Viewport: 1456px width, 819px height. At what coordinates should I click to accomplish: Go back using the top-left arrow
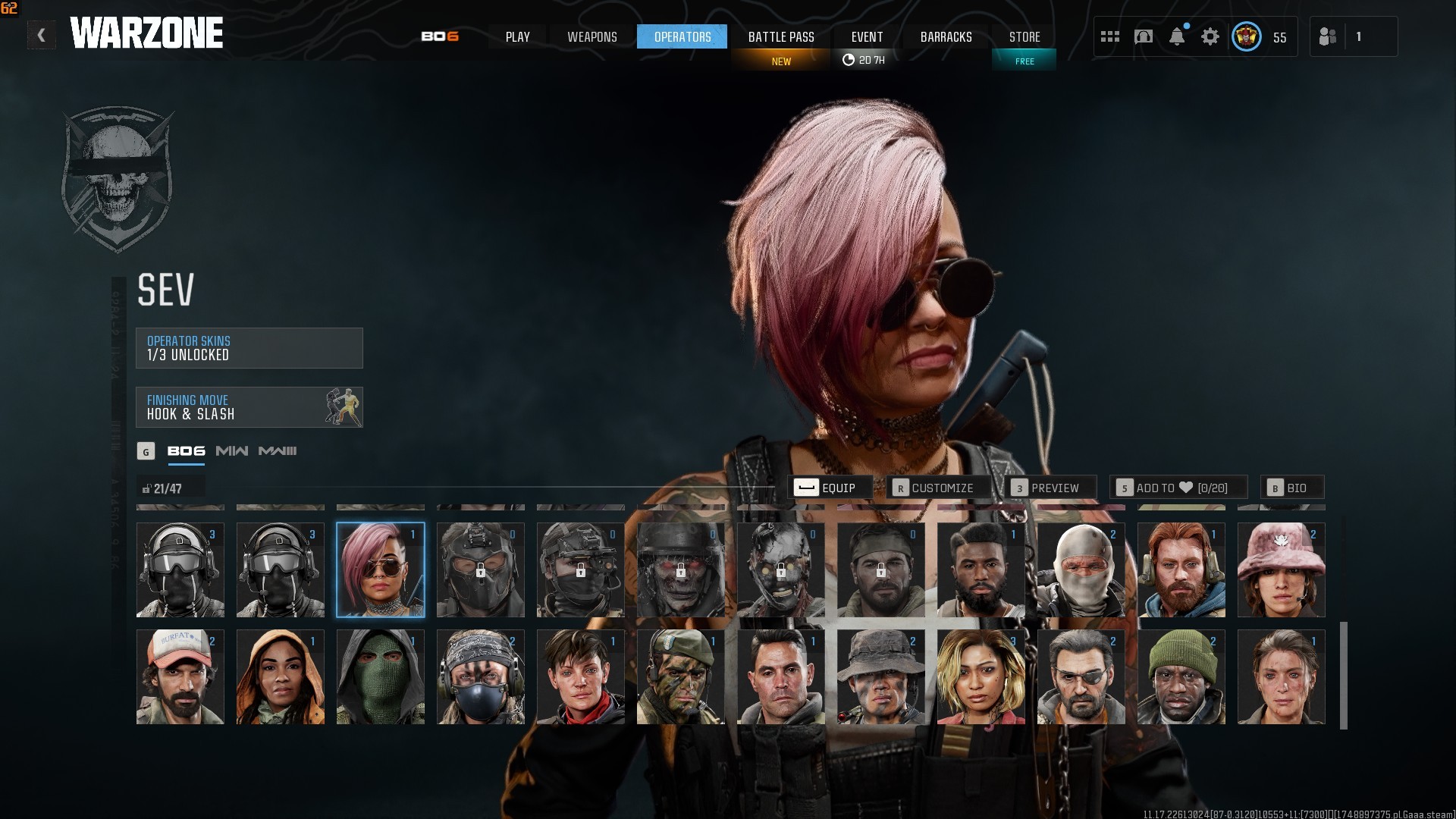pyautogui.click(x=41, y=35)
